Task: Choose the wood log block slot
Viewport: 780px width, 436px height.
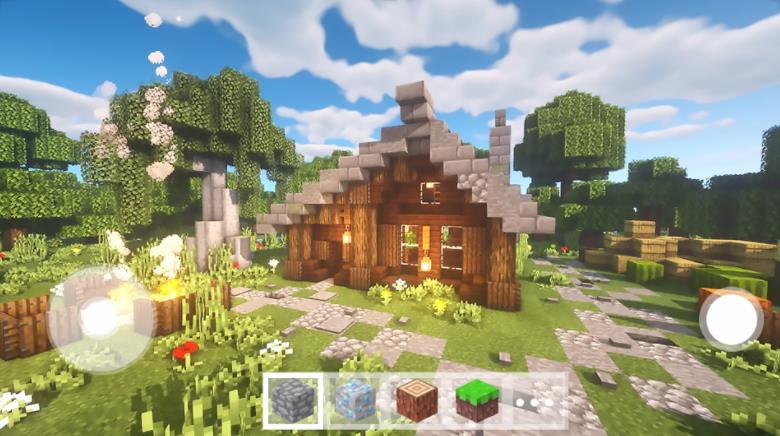Action: 416,401
